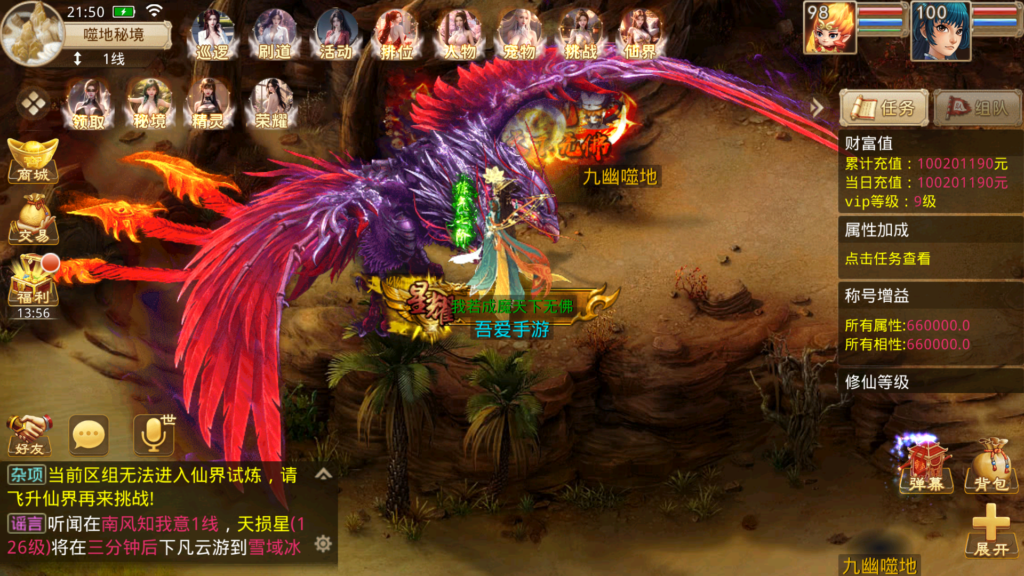This screenshot has width=1024, height=576.
Task: Open the 福利 welfare treasure chest
Action: point(32,280)
